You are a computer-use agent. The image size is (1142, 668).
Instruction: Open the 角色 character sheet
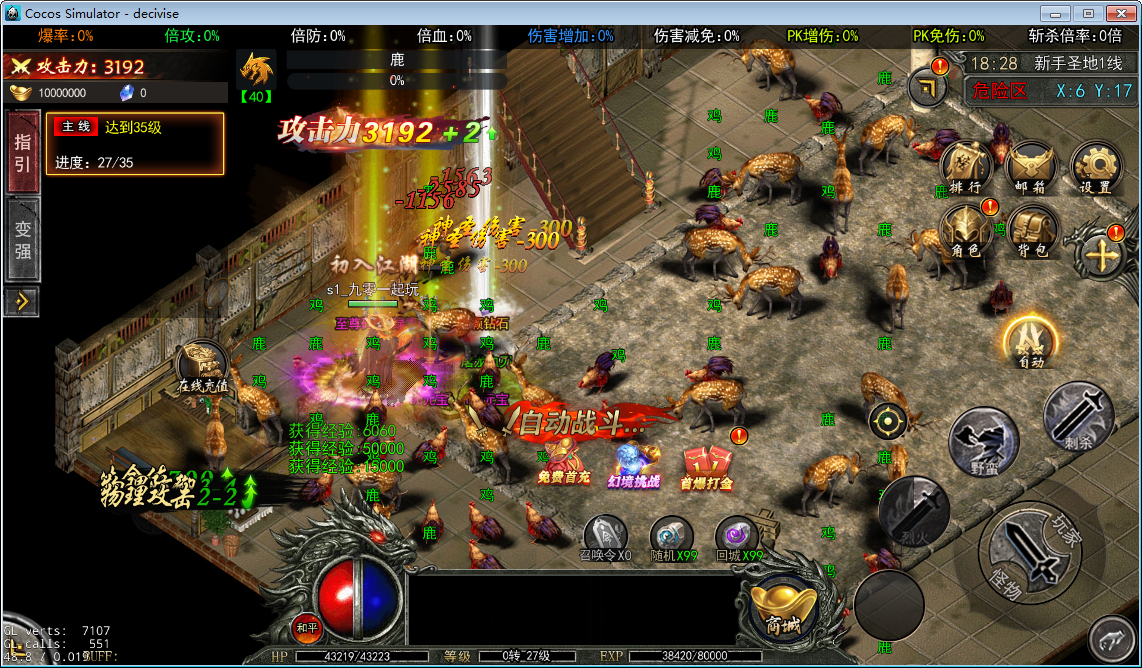pos(965,230)
